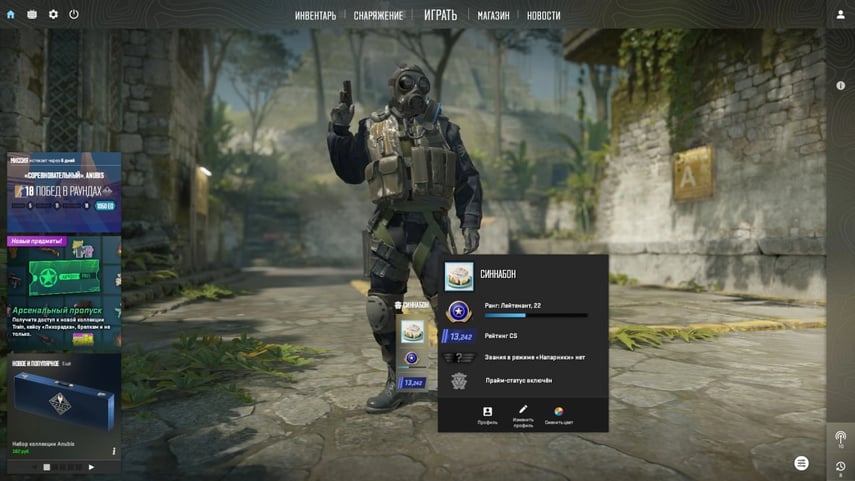View the Арсенальный пропуск offer

coord(64,292)
